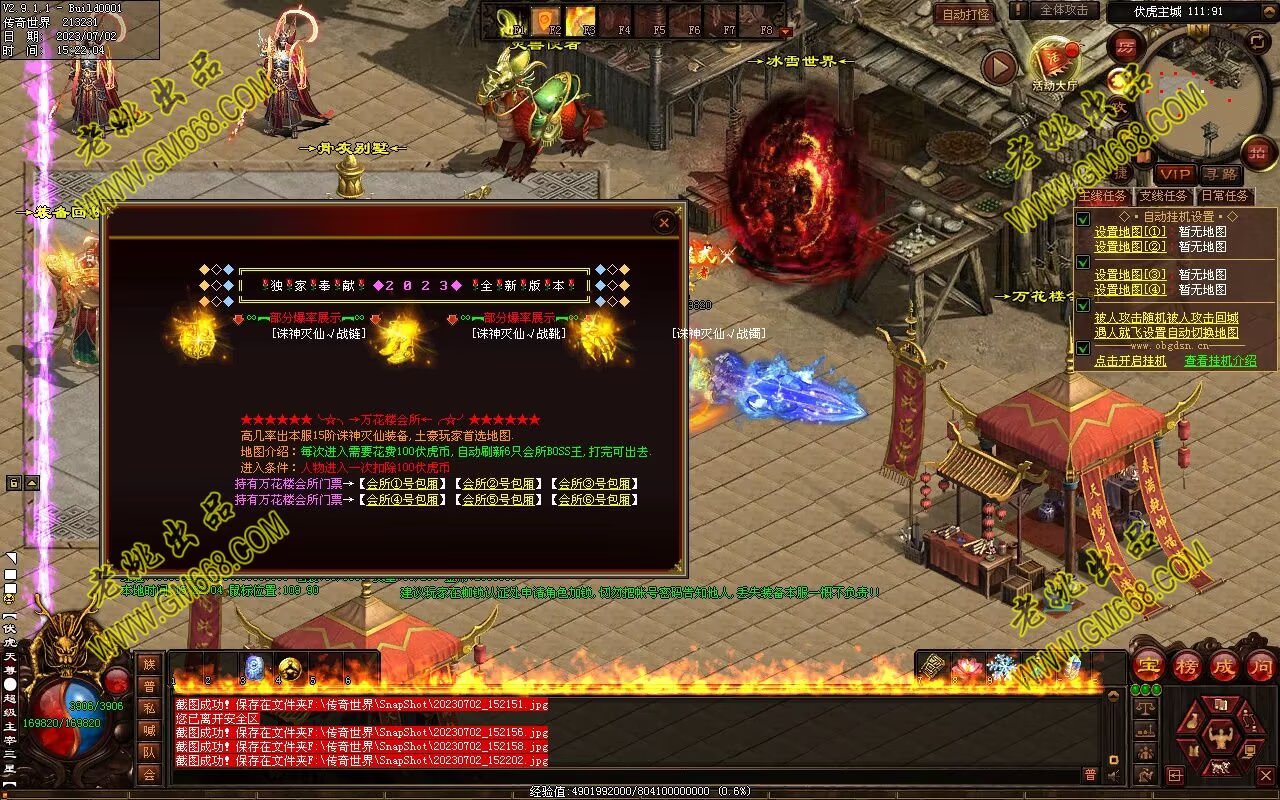Close the 万花楼会所 dialog window
This screenshot has width=1280, height=800.
664,223
